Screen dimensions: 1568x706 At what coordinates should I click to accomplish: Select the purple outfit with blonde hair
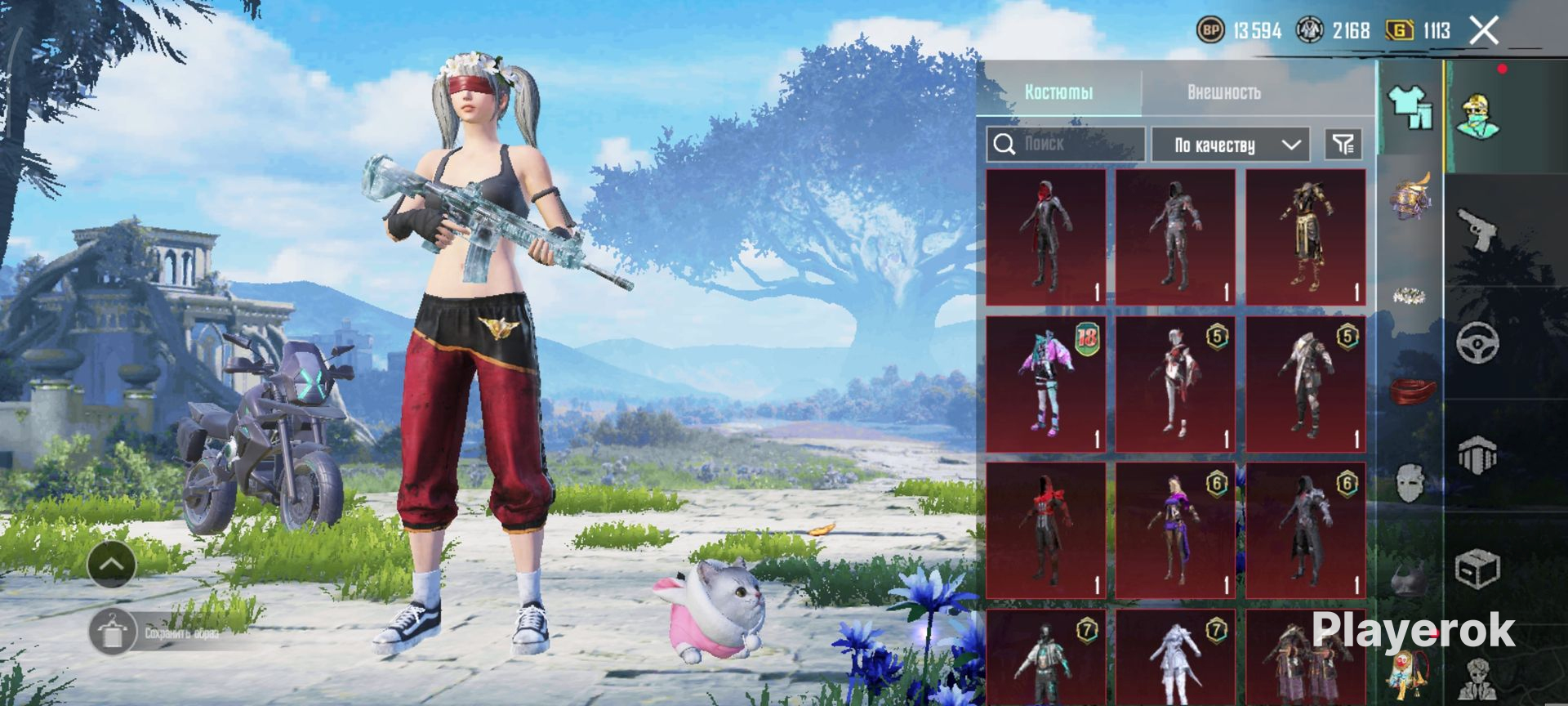pyautogui.click(x=1175, y=530)
